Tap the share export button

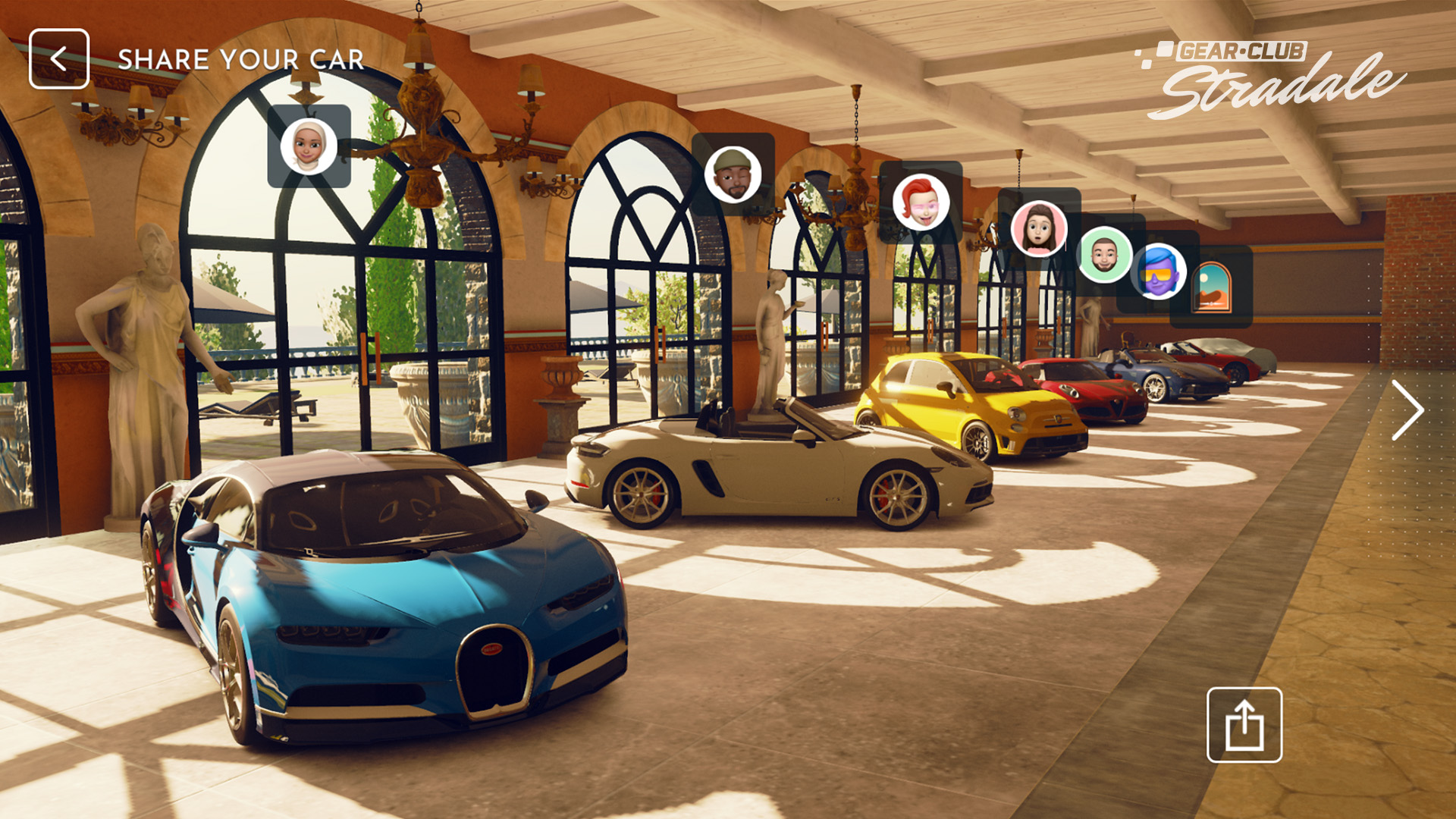point(1244,725)
